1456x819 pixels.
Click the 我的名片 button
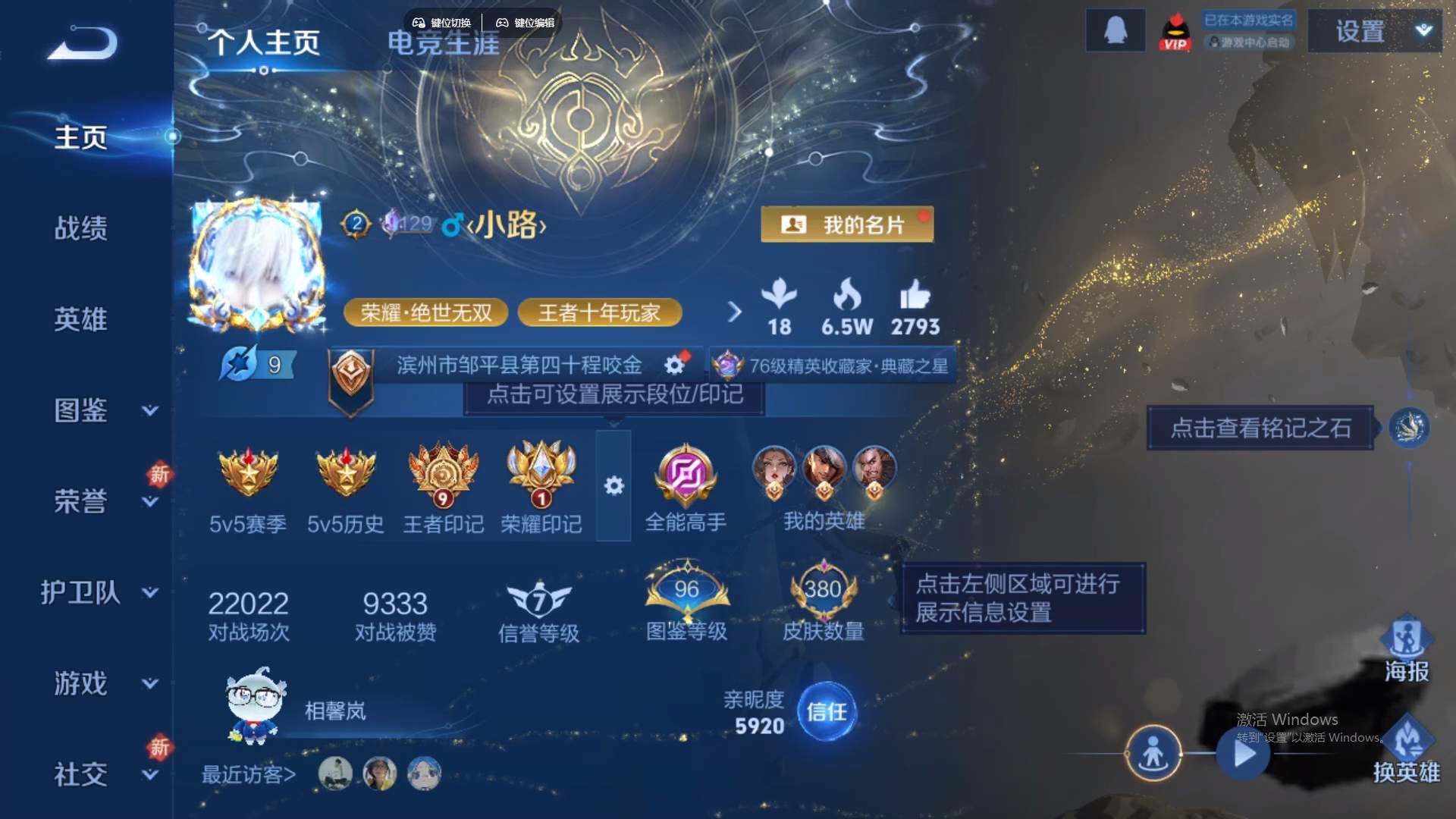(848, 224)
